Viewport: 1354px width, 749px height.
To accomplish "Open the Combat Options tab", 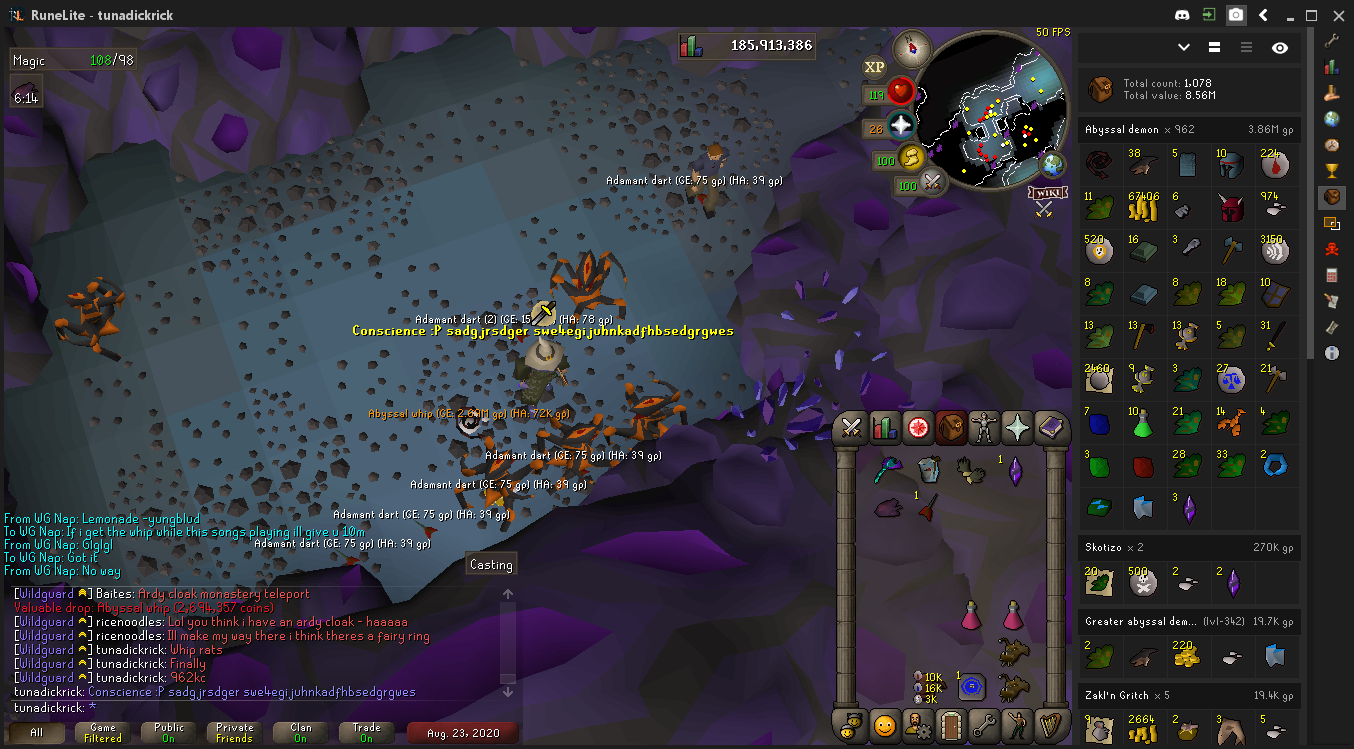I will click(x=852, y=428).
